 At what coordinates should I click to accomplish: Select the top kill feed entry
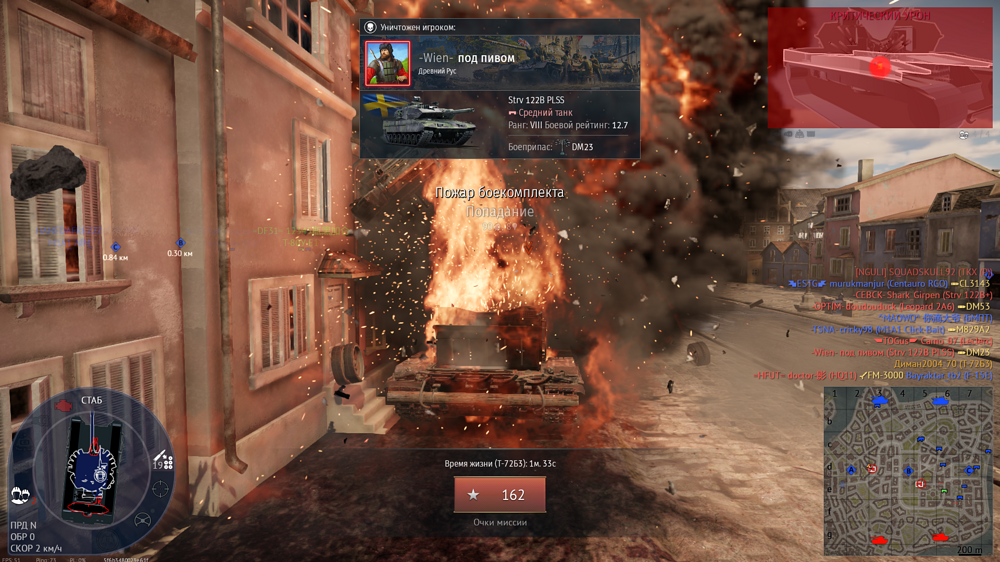[x=922, y=272]
